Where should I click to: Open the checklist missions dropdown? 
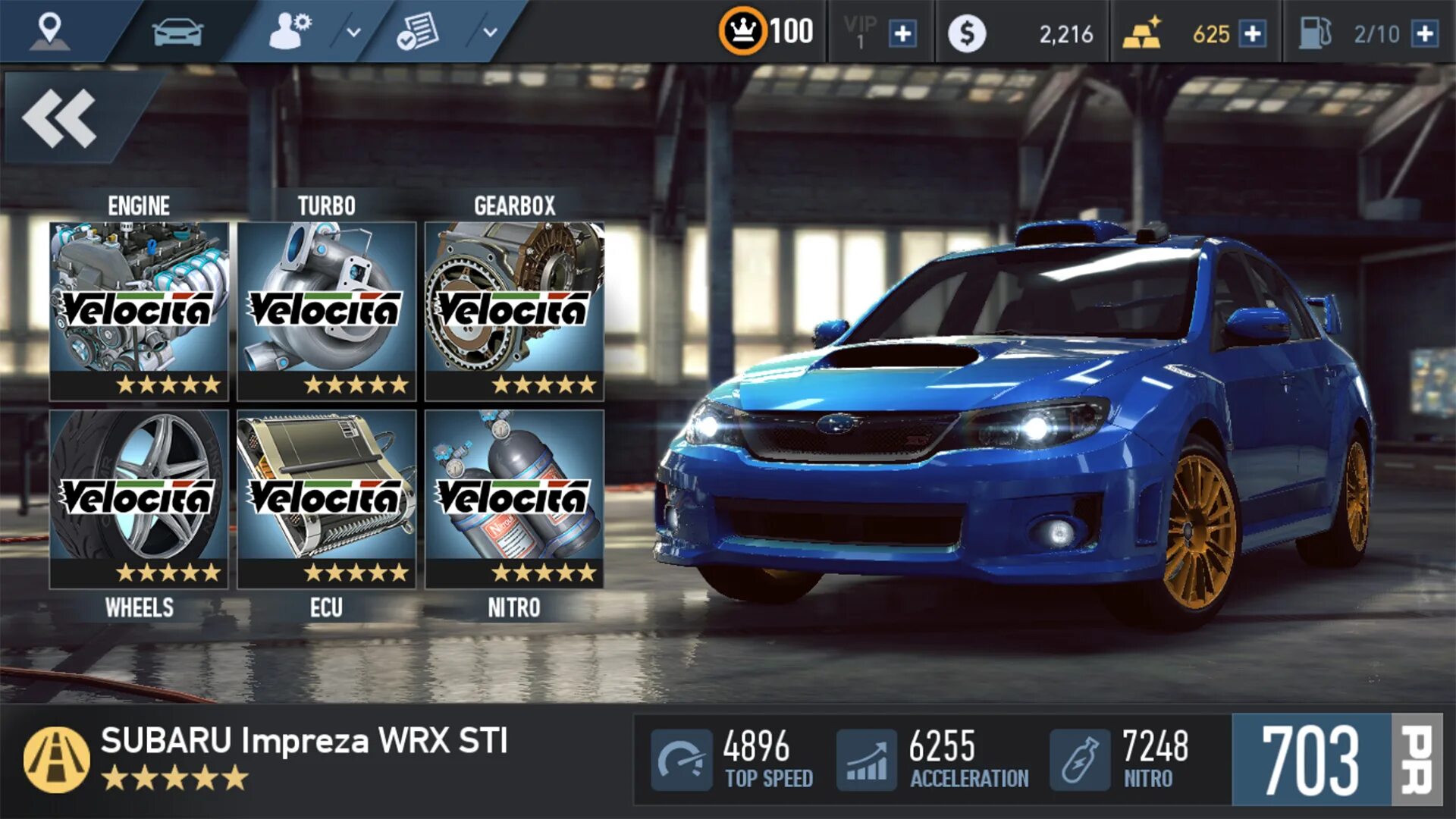coord(490,33)
